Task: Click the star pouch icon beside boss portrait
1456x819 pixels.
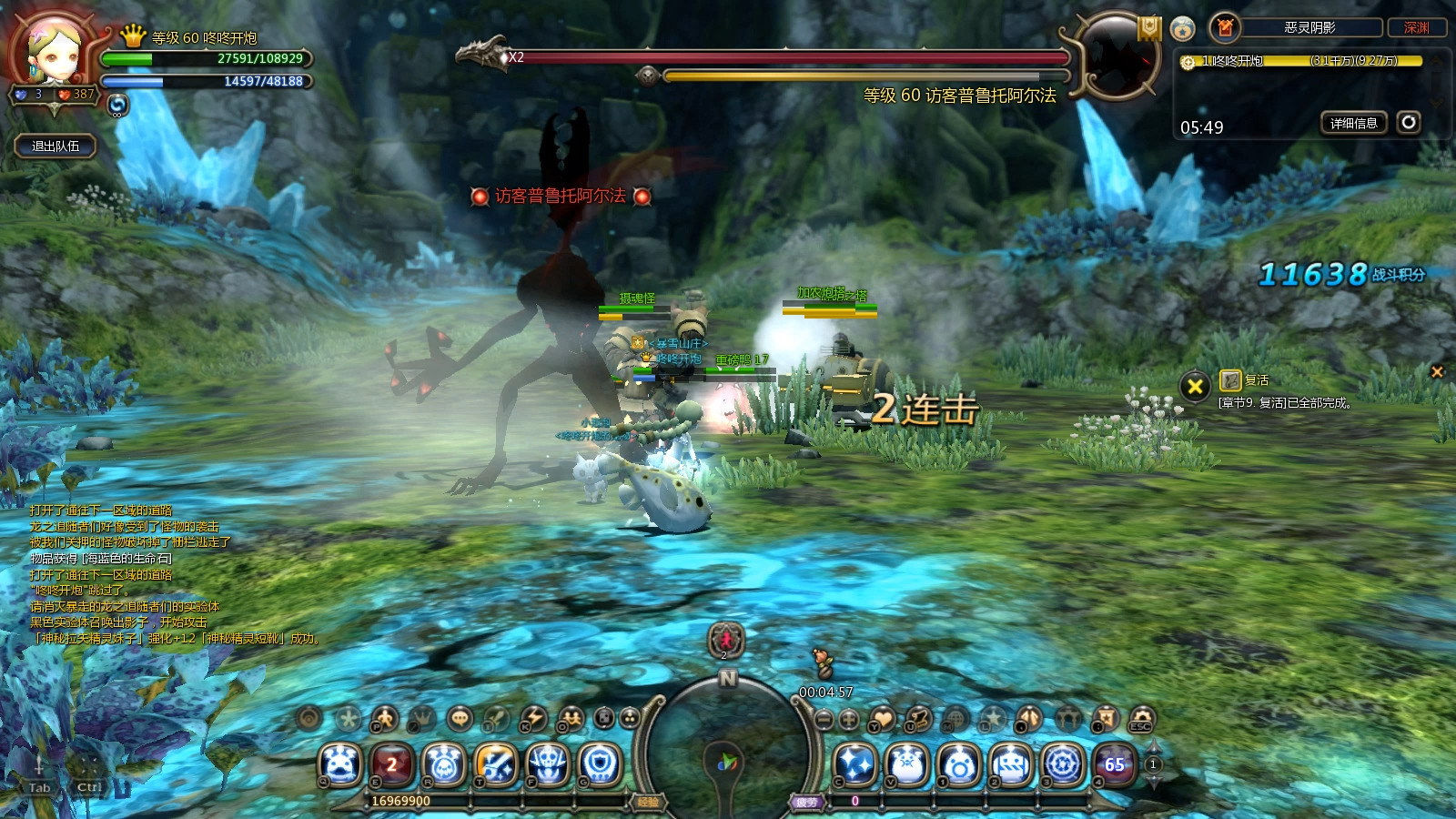Action: click(1182, 28)
